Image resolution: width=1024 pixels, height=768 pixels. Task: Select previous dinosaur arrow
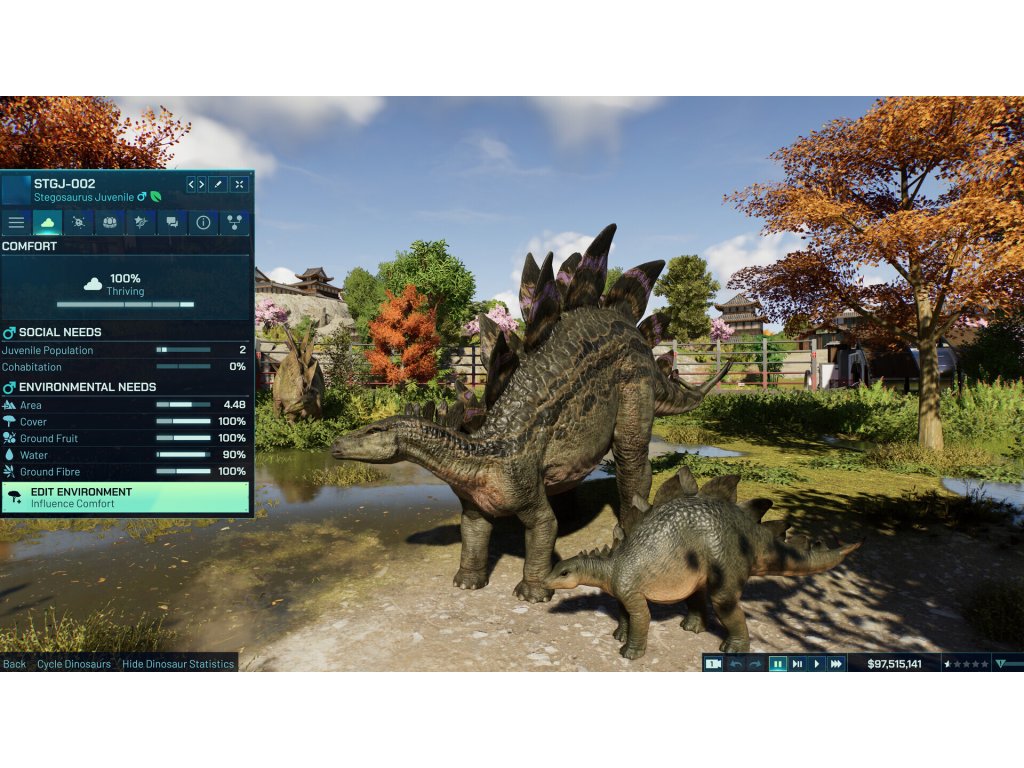(x=192, y=184)
